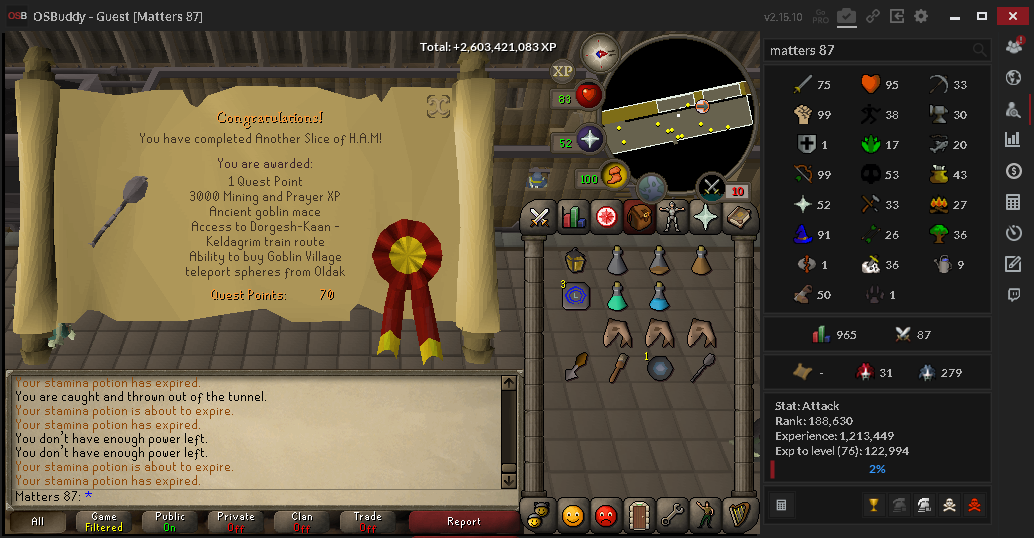Toggle run with the energy orb
Screen dimensions: 1034x538
pyautogui.click(x=613, y=177)
